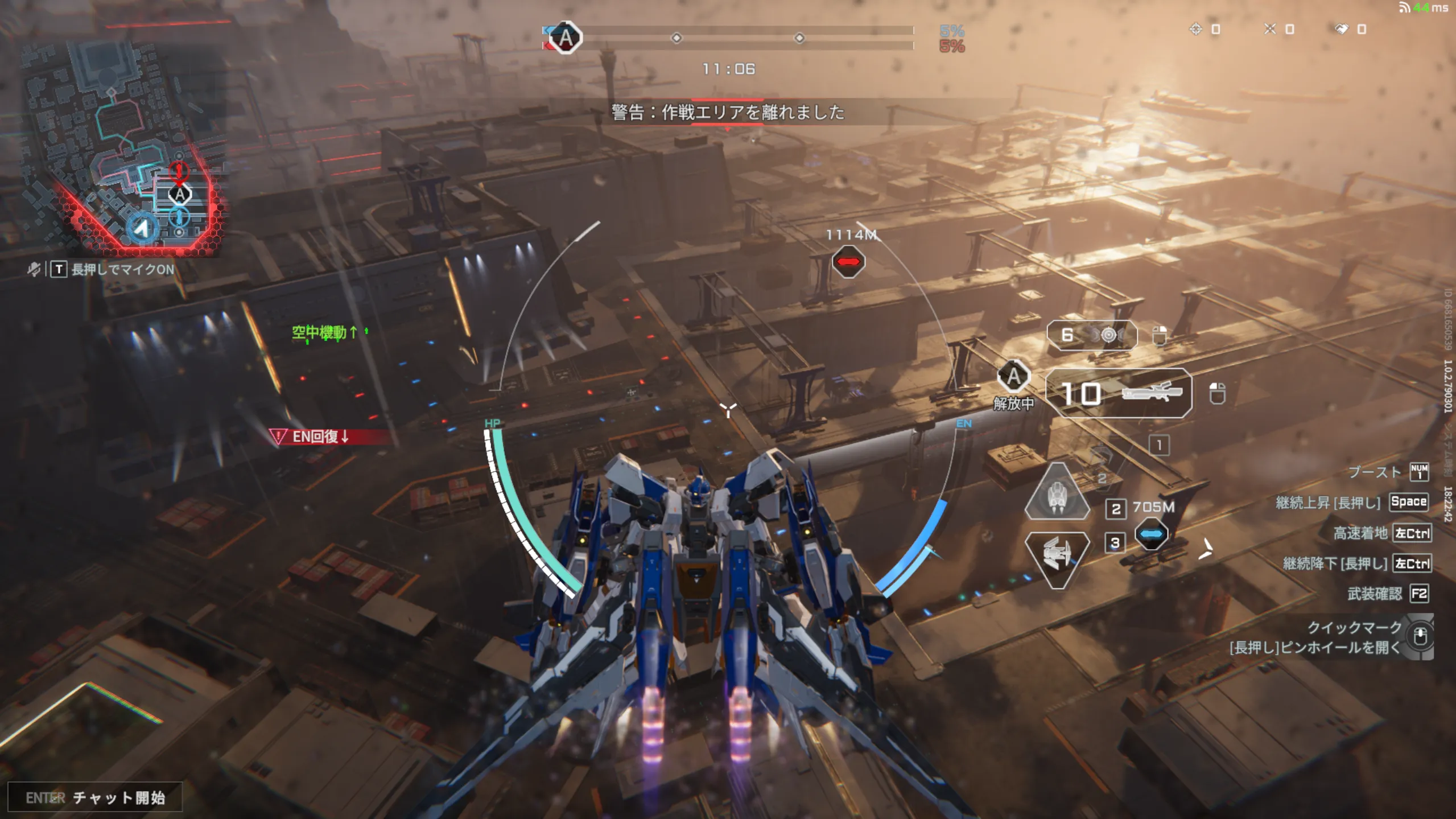Screen dimensions: 1456x819
Task: Click the red alert marker on minimap
Action: (x=179, y=171)
